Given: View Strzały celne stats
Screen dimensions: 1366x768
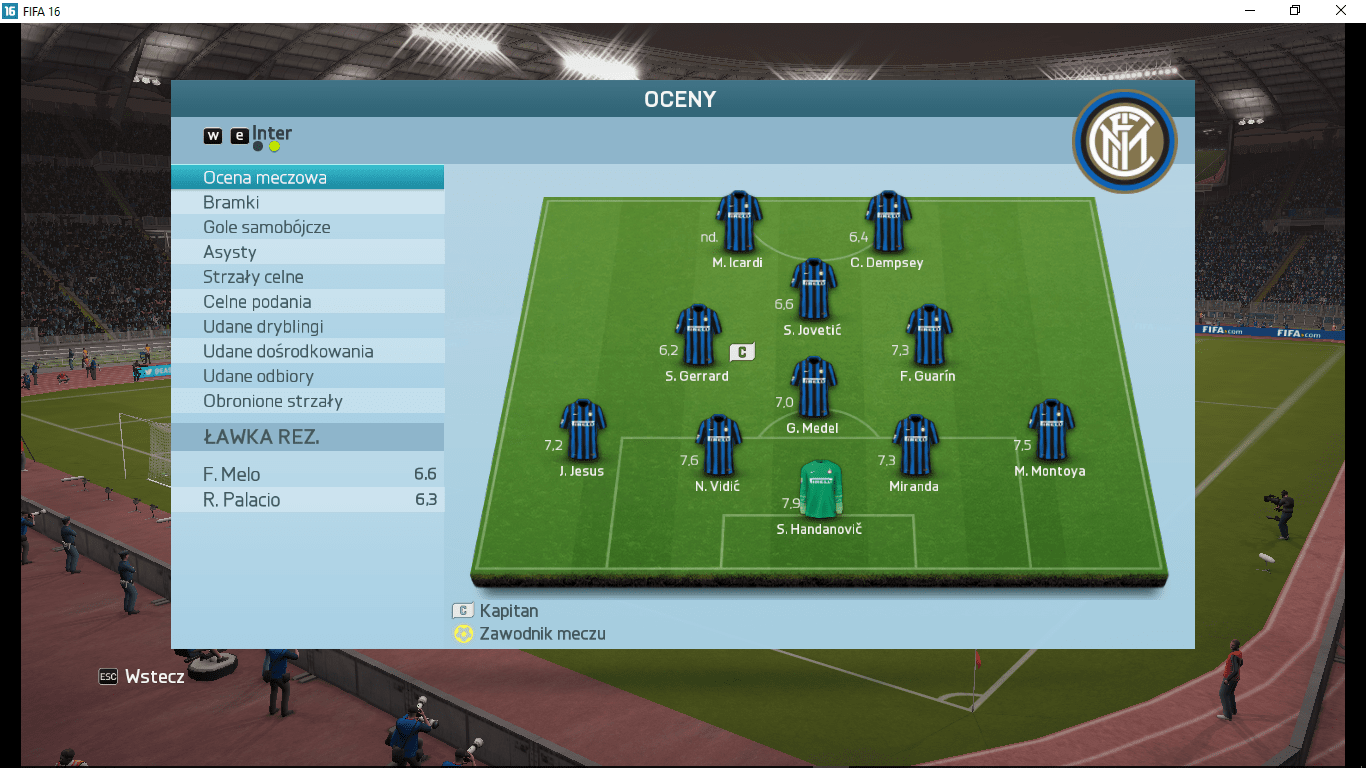Looking at the screenshot, I should coord(307,277).
